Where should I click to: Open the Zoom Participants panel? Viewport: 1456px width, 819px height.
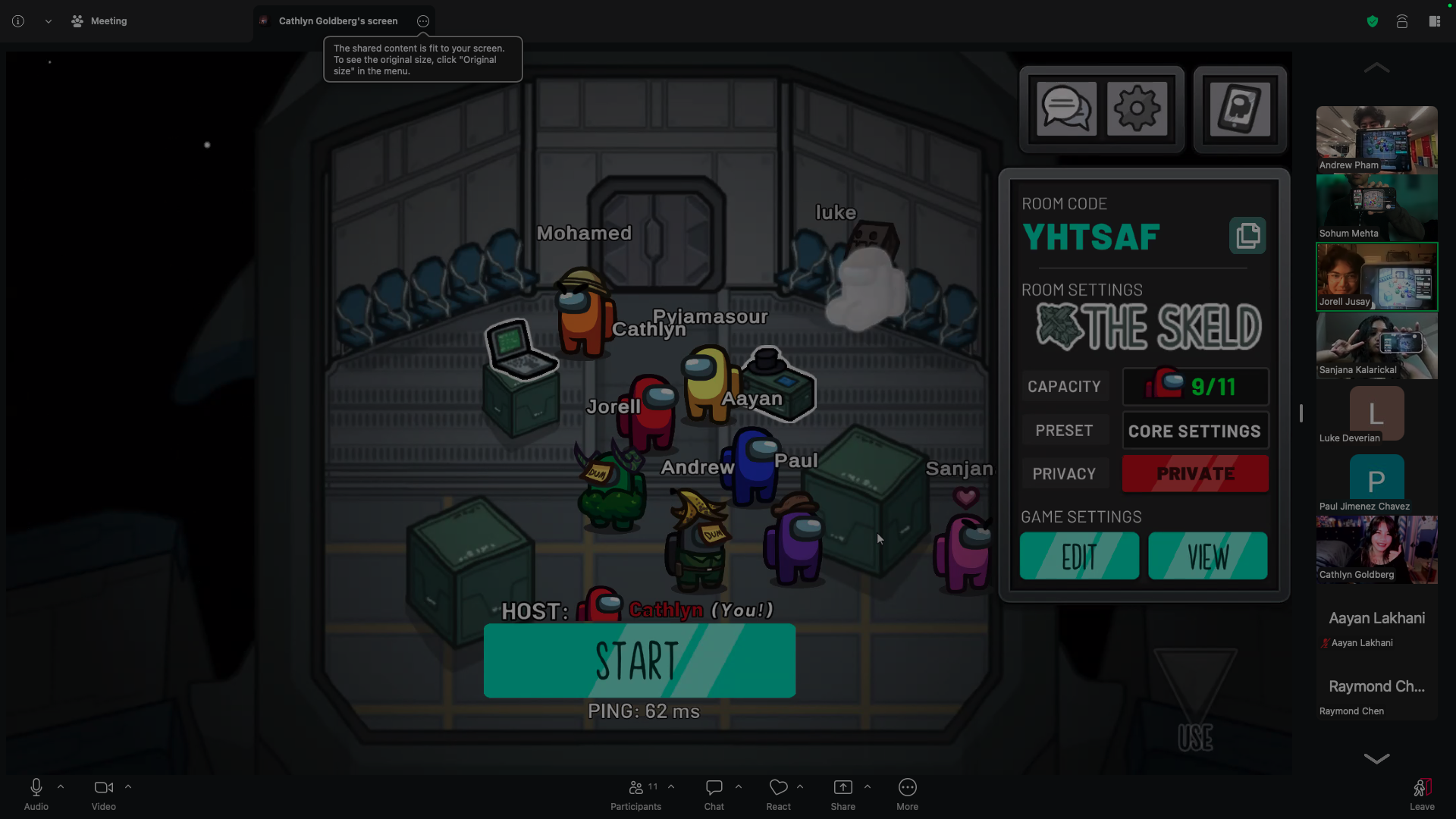tap(636, 795)
